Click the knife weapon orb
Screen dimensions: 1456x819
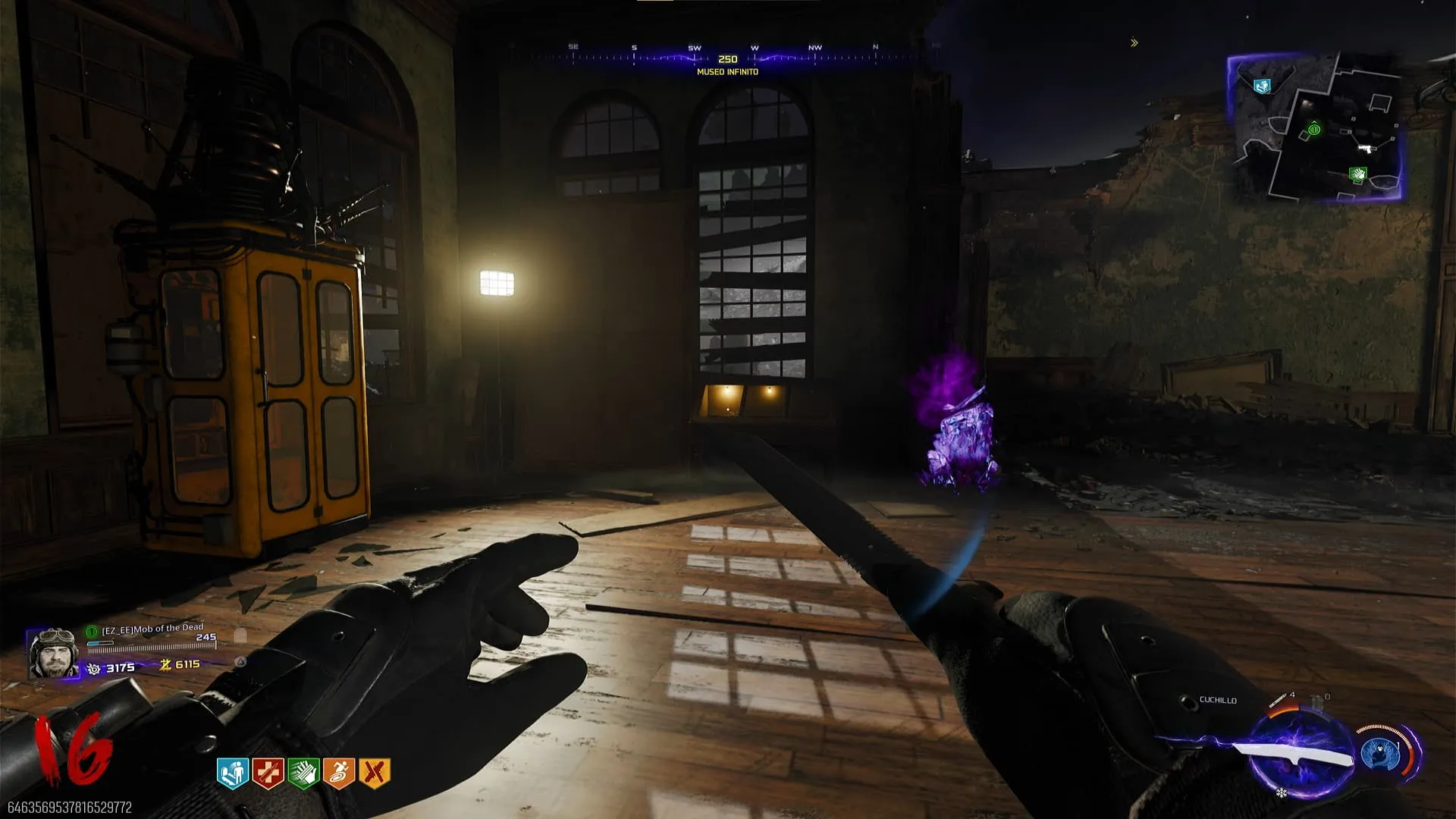[x=1300, y=754]
